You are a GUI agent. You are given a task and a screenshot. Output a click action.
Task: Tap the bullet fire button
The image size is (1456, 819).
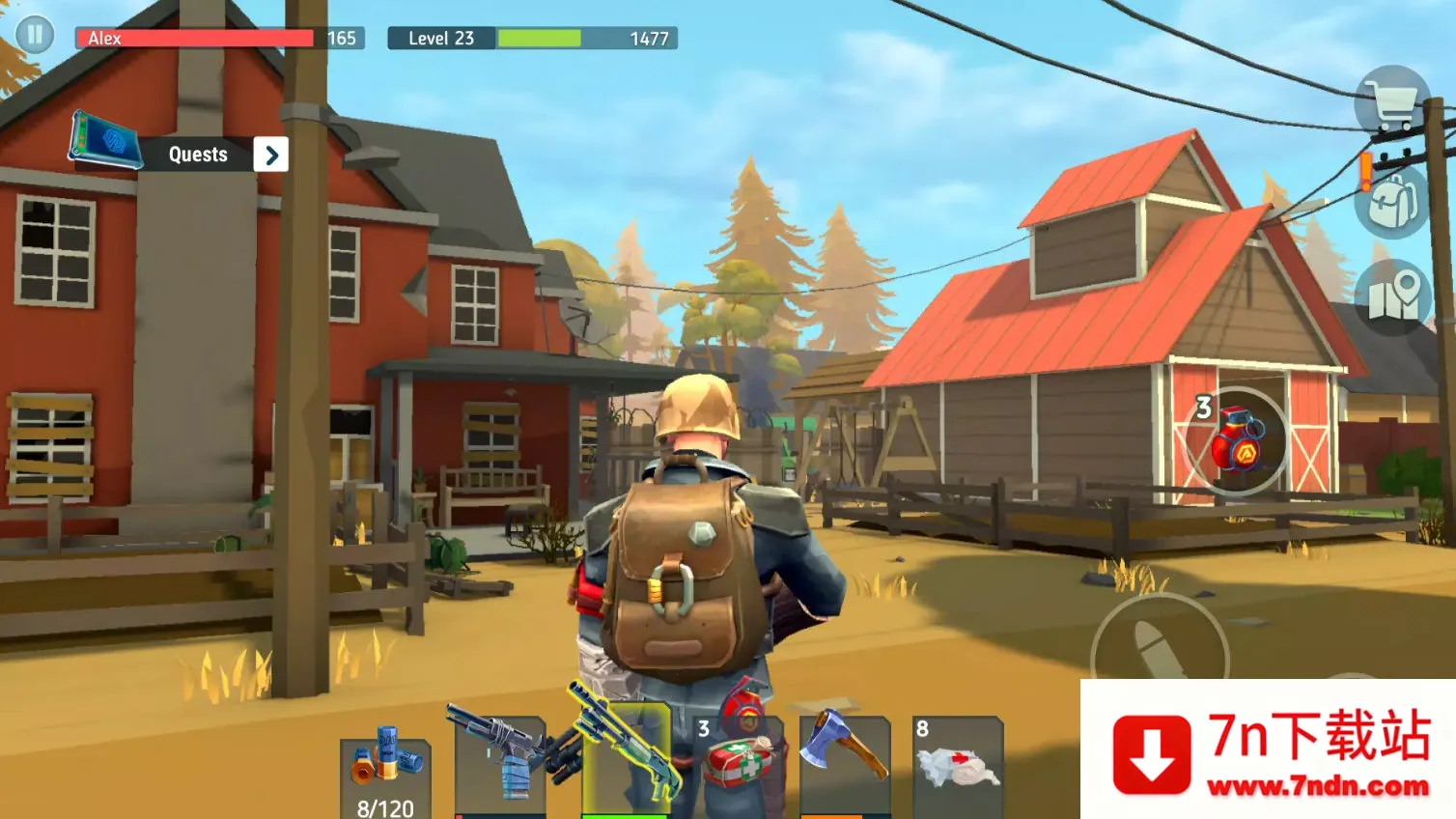[x=1159, y=652]
